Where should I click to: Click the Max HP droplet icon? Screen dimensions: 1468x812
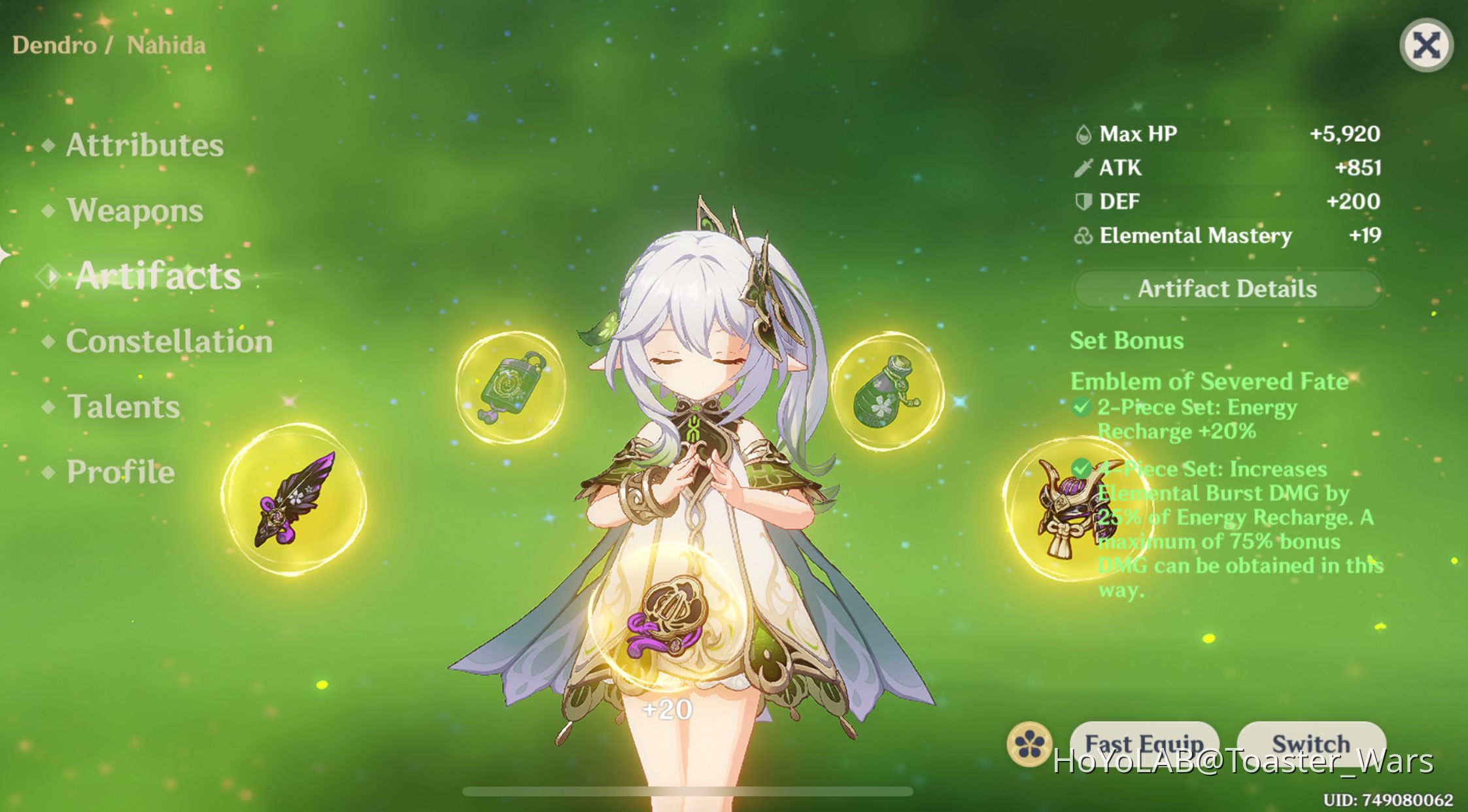[1085, 133]
